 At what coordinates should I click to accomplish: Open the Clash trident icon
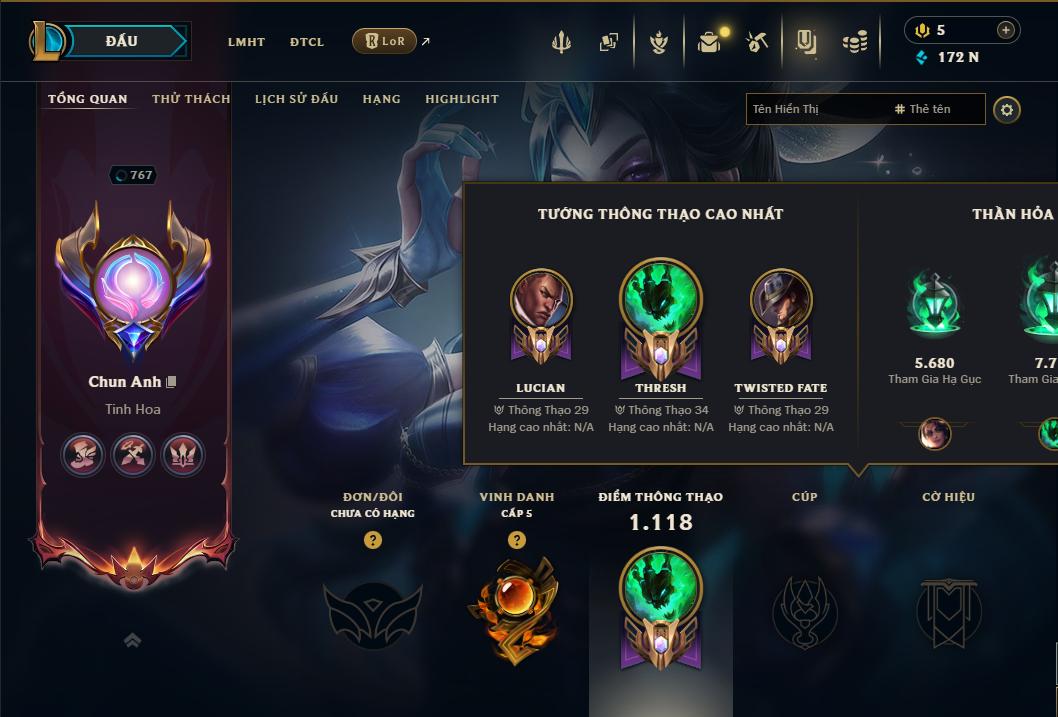pos(561,42)
